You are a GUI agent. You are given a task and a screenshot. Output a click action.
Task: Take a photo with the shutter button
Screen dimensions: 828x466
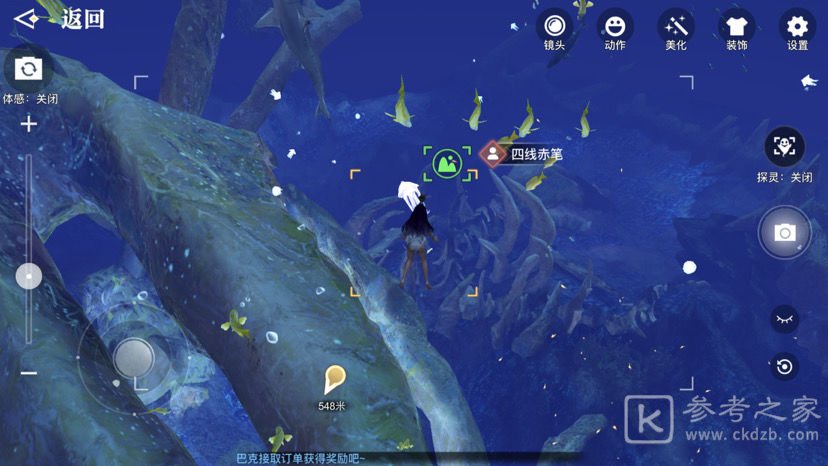point(785,232)
